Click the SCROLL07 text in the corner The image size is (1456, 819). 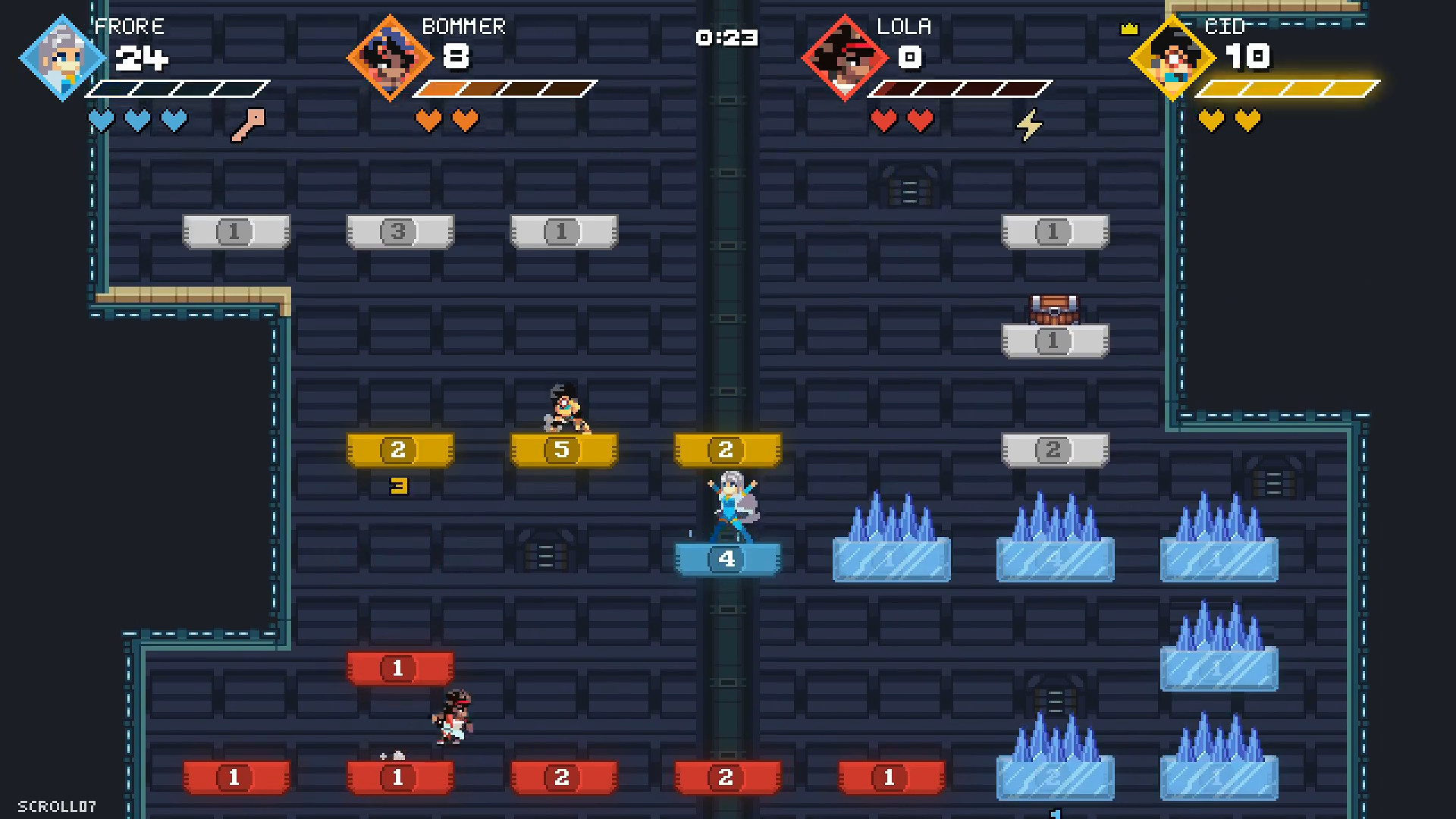(x=57, y=805)
